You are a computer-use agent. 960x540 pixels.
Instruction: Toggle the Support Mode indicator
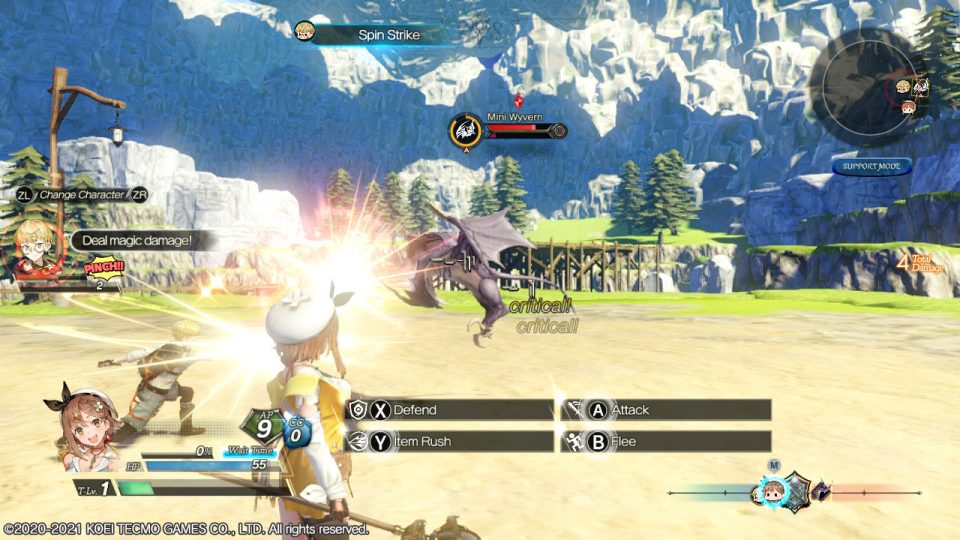coord(871,166)
